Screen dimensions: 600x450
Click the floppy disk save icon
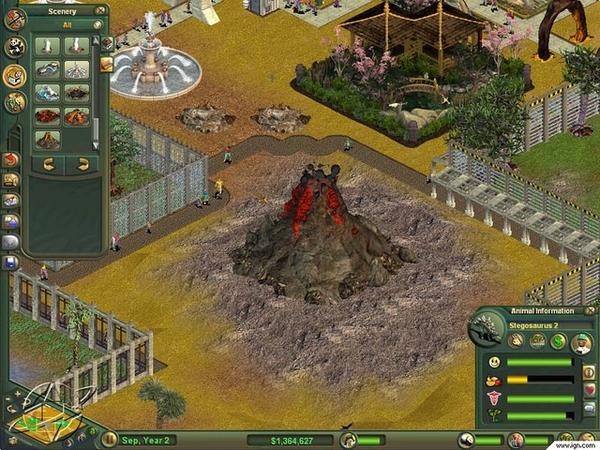tap(10, 263)
